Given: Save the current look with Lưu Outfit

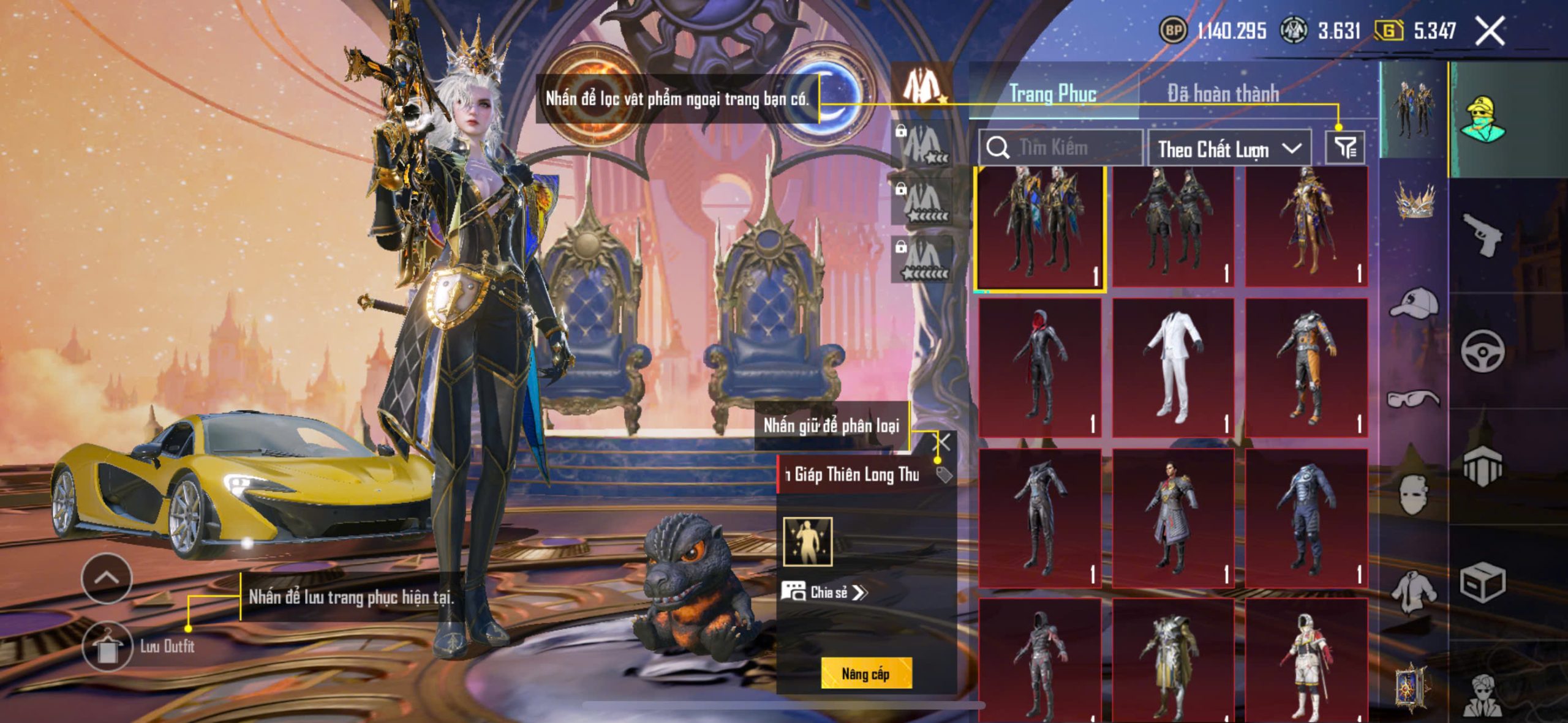Looking at the screenshot, I should 108,646.
